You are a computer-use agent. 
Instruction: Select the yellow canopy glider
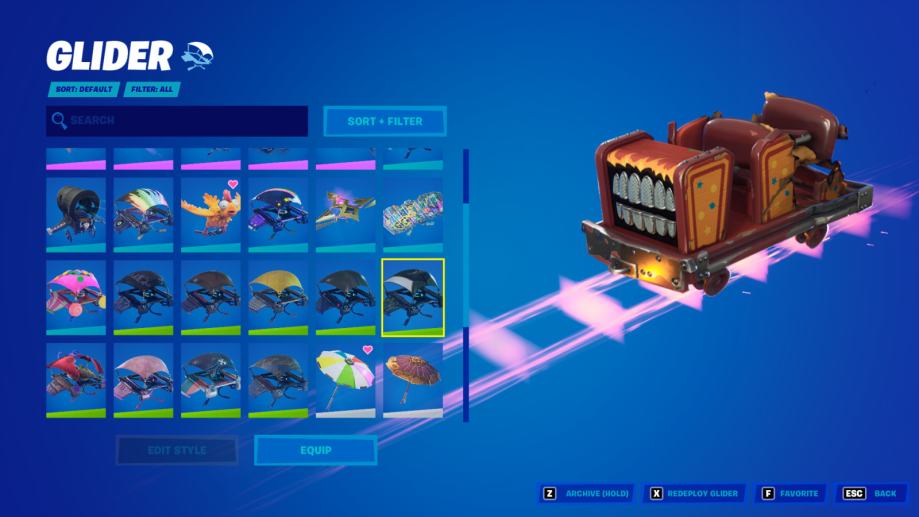(x=278, y=297)
